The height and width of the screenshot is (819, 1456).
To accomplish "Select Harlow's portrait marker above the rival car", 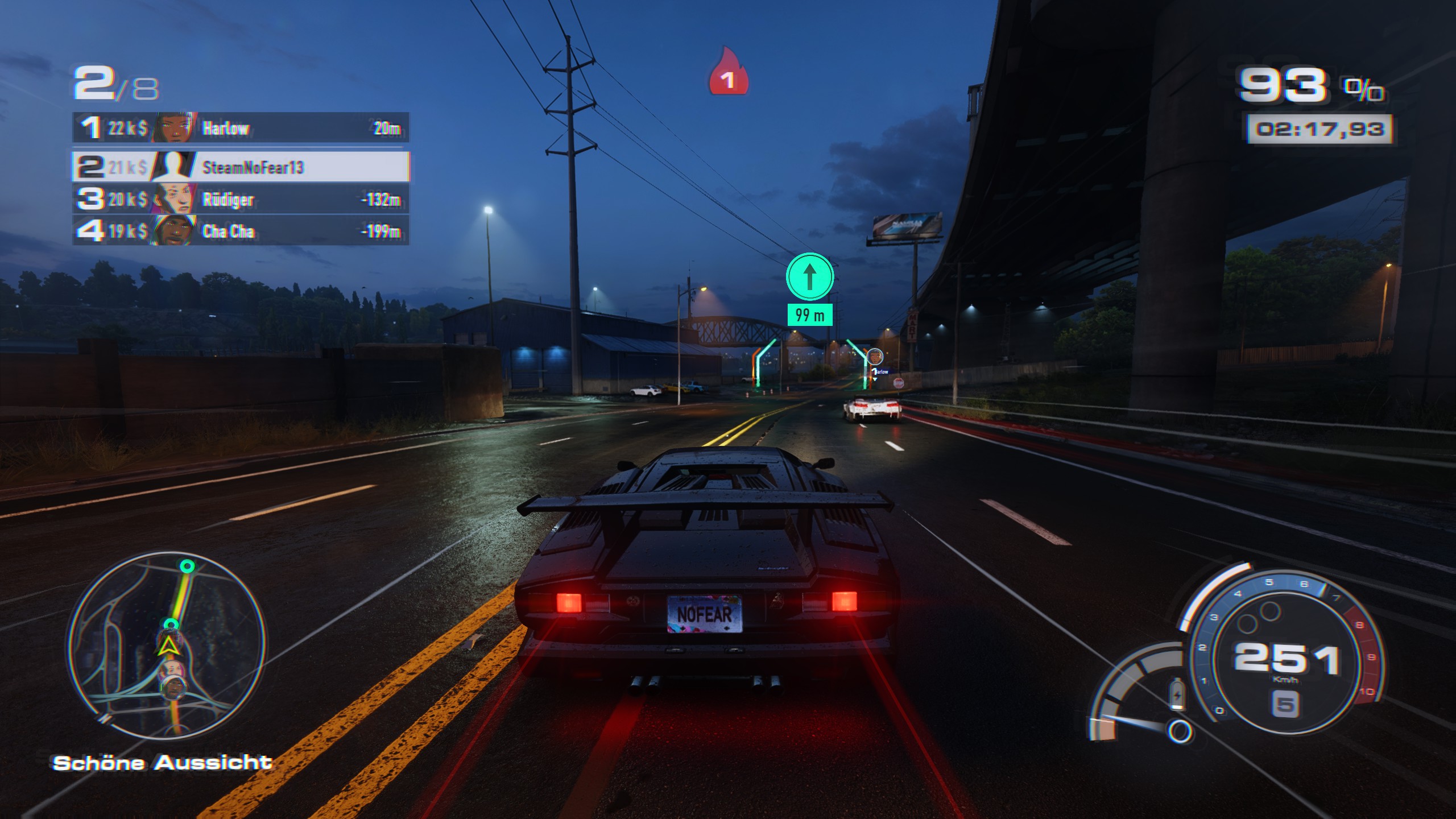I will [x=875, y=357].
